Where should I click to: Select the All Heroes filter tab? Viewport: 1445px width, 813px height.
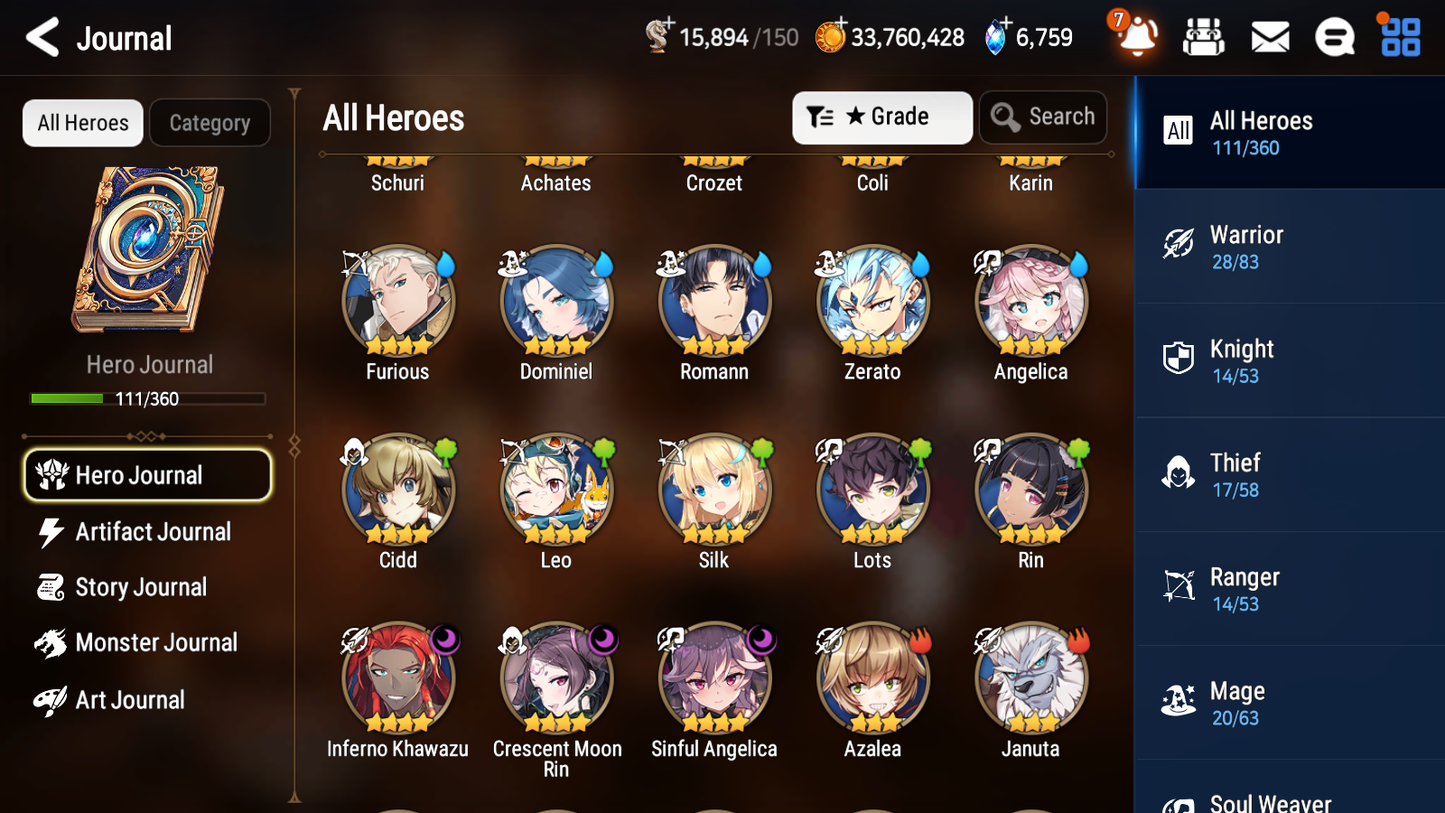pyautogui.click(x=82, y=122)
